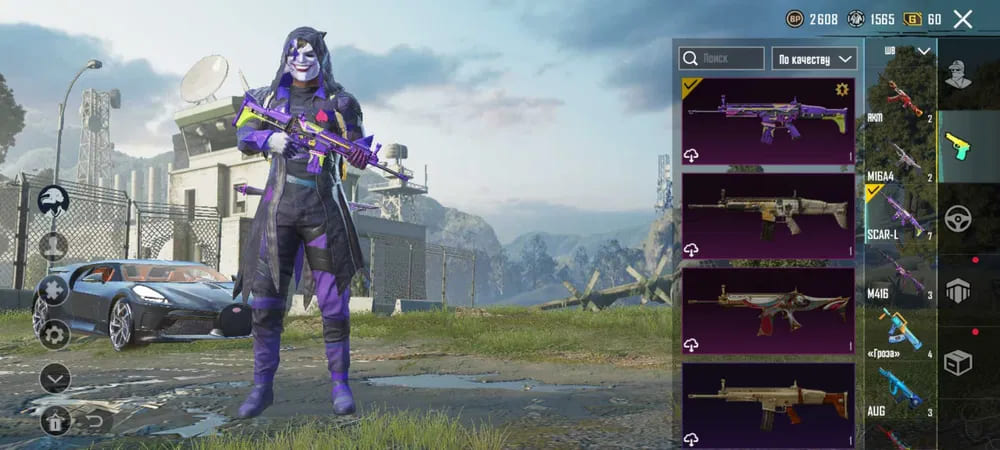
Task: Select the M416 weapon category
Action: tap(901, 277)
